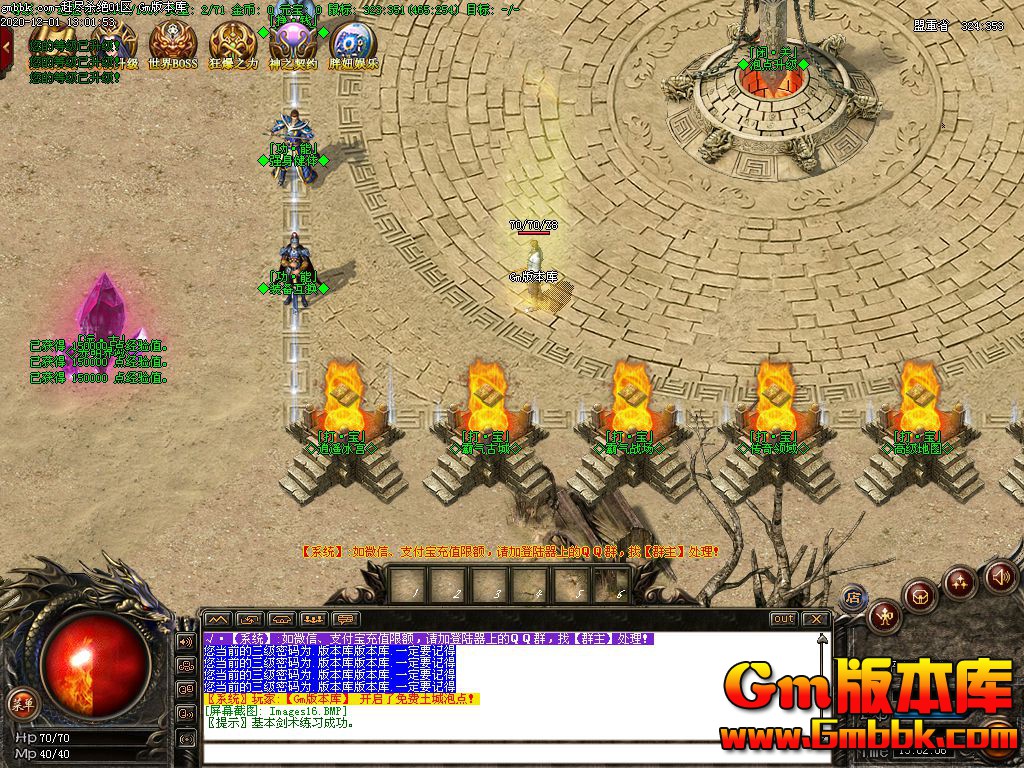
Task: Select the three-figures group chat channel tab
Action: coord(314,619)
